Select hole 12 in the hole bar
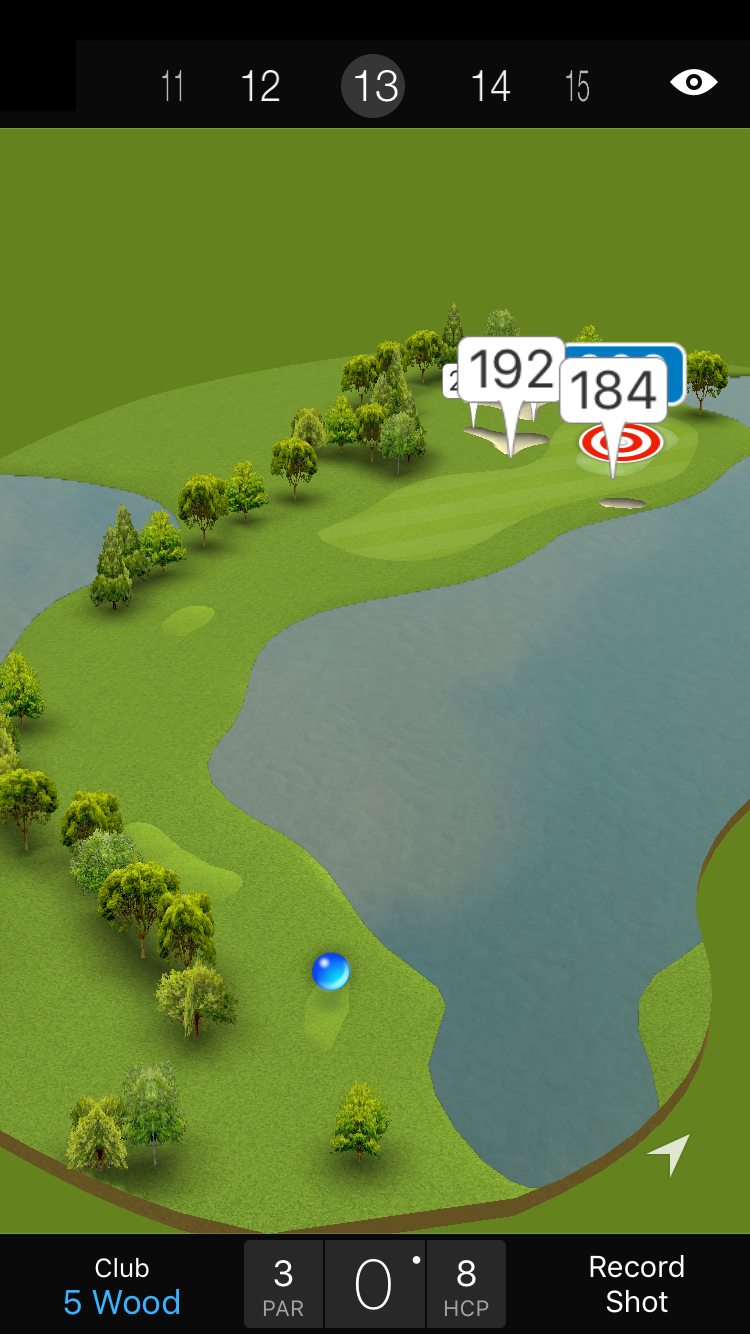The width and height of the screenshot is (750, 1334). pos(260,86)
